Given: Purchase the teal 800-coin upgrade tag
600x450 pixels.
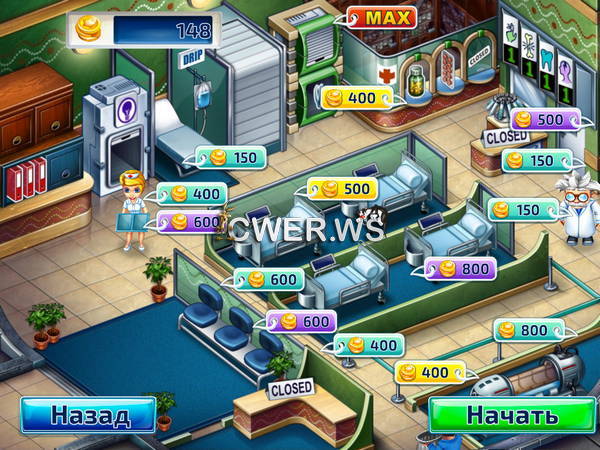Looking at the screenshot, I should pyautogui.click(x=528, y=330).
